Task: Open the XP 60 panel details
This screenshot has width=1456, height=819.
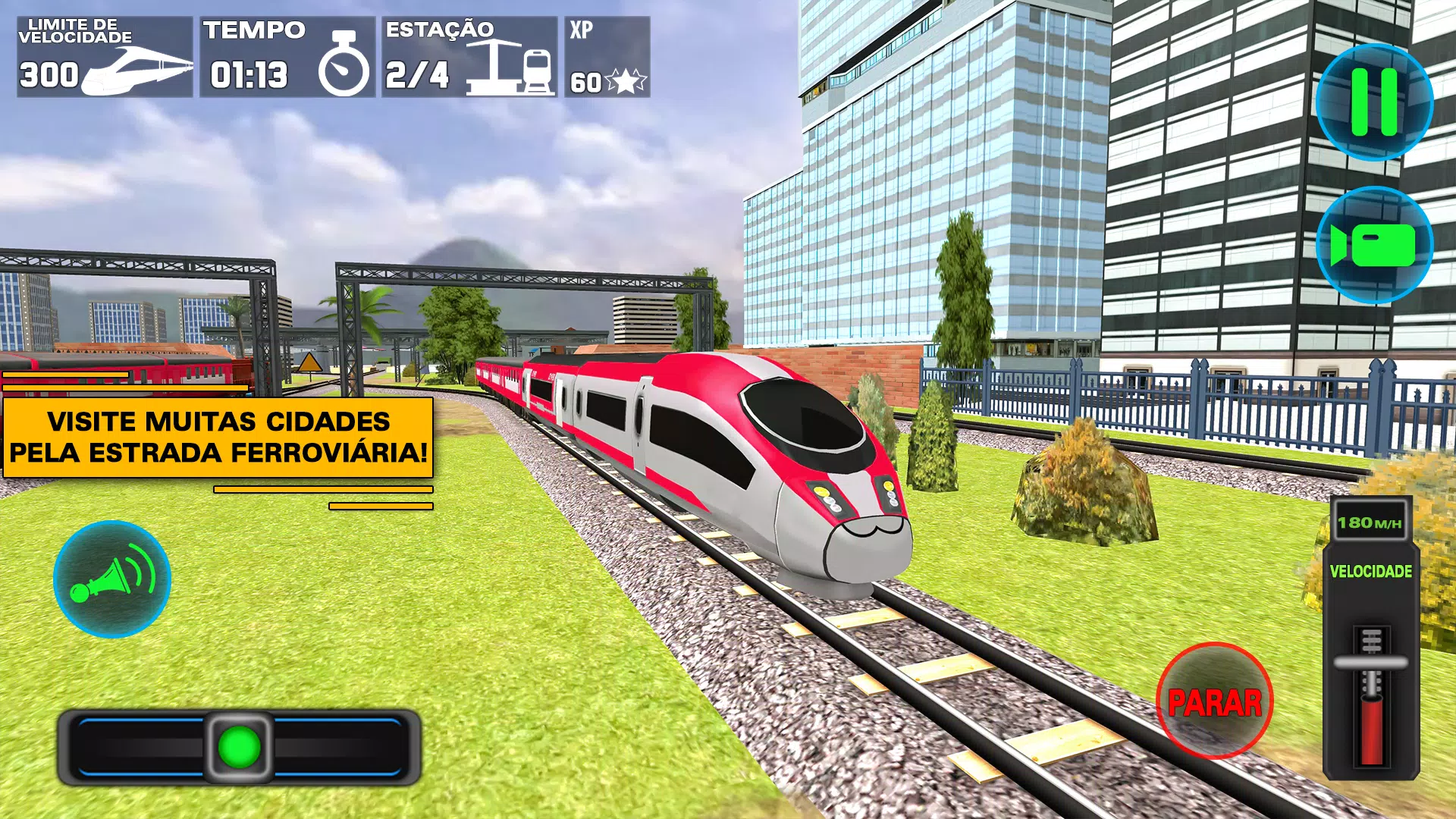Action: pos(607,57)
